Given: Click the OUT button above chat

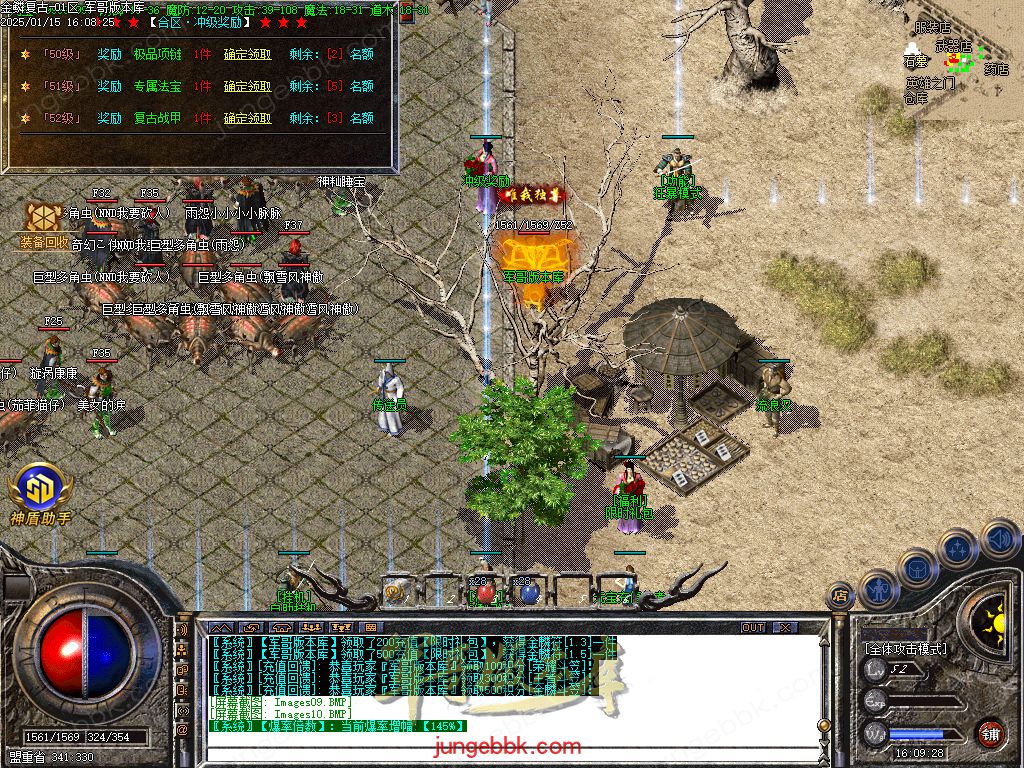Looking at the screenshot, I should 753,627.
